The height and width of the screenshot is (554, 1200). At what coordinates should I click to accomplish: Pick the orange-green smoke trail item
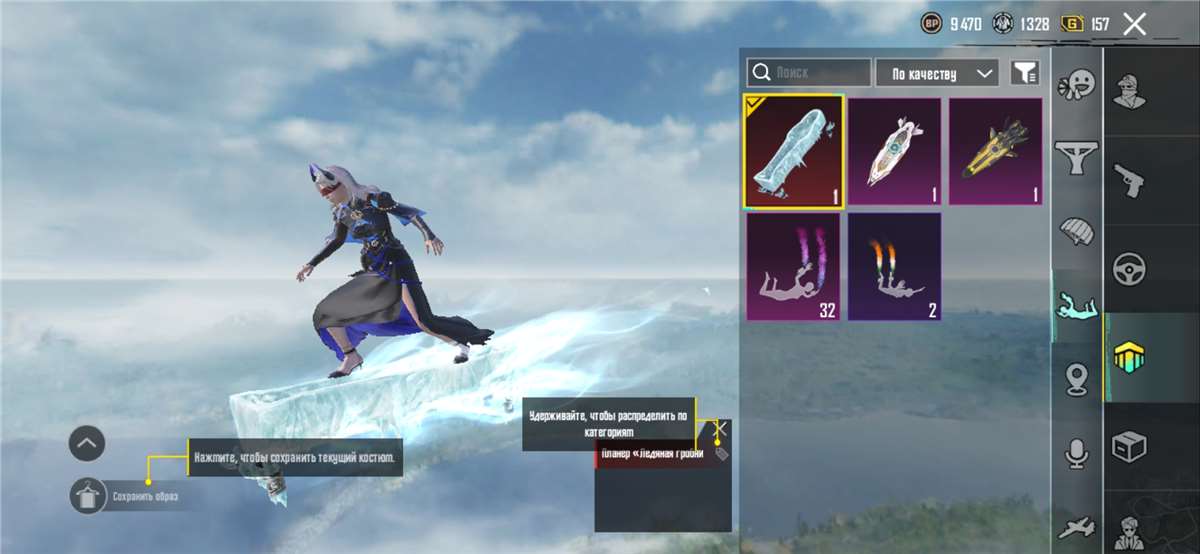point(895,267)
